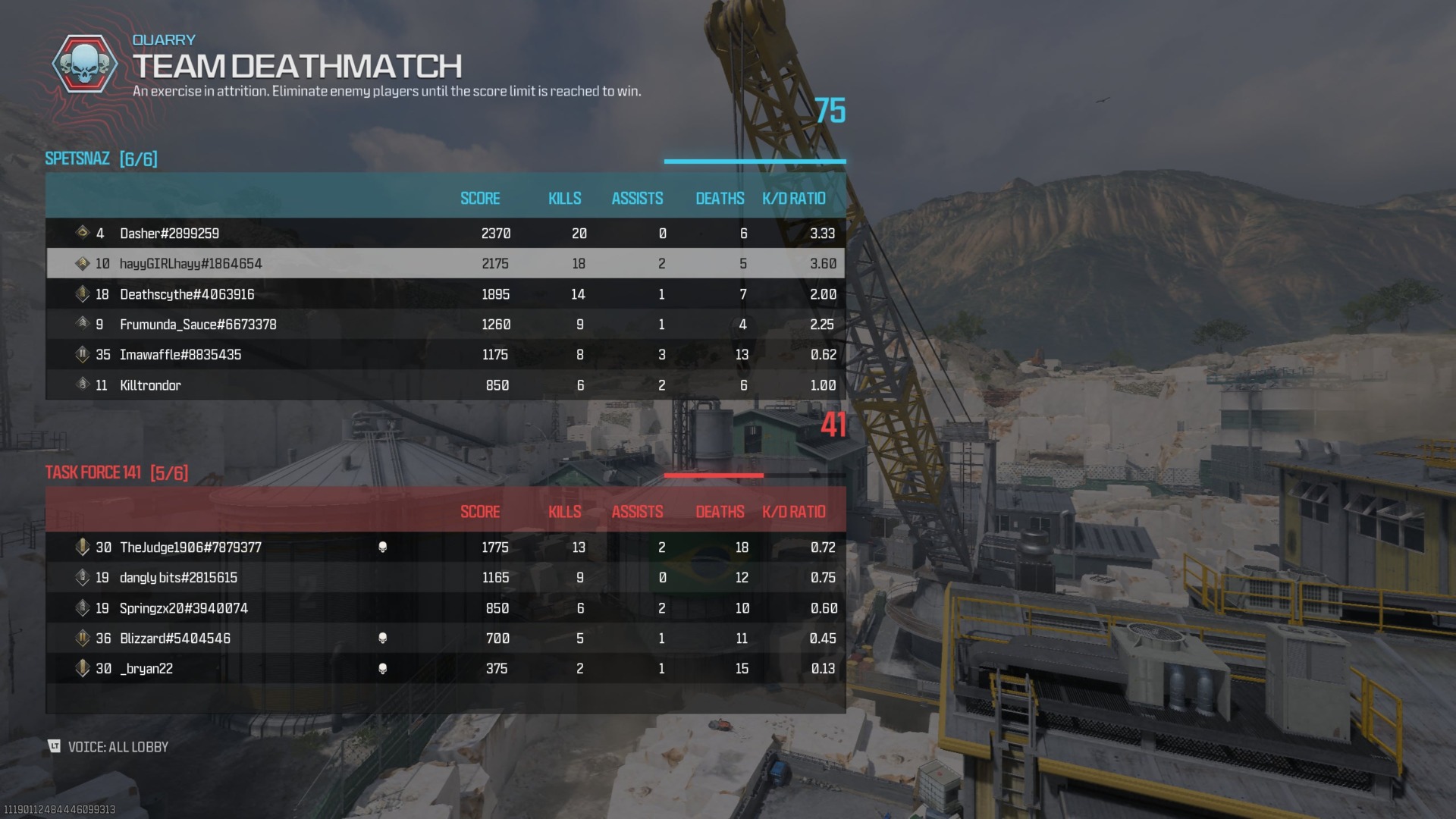Click Dasher#2899259's rank emblem
Image resolution: width=1456 pixels, height=819 pixels.
(x=83, y=234)
